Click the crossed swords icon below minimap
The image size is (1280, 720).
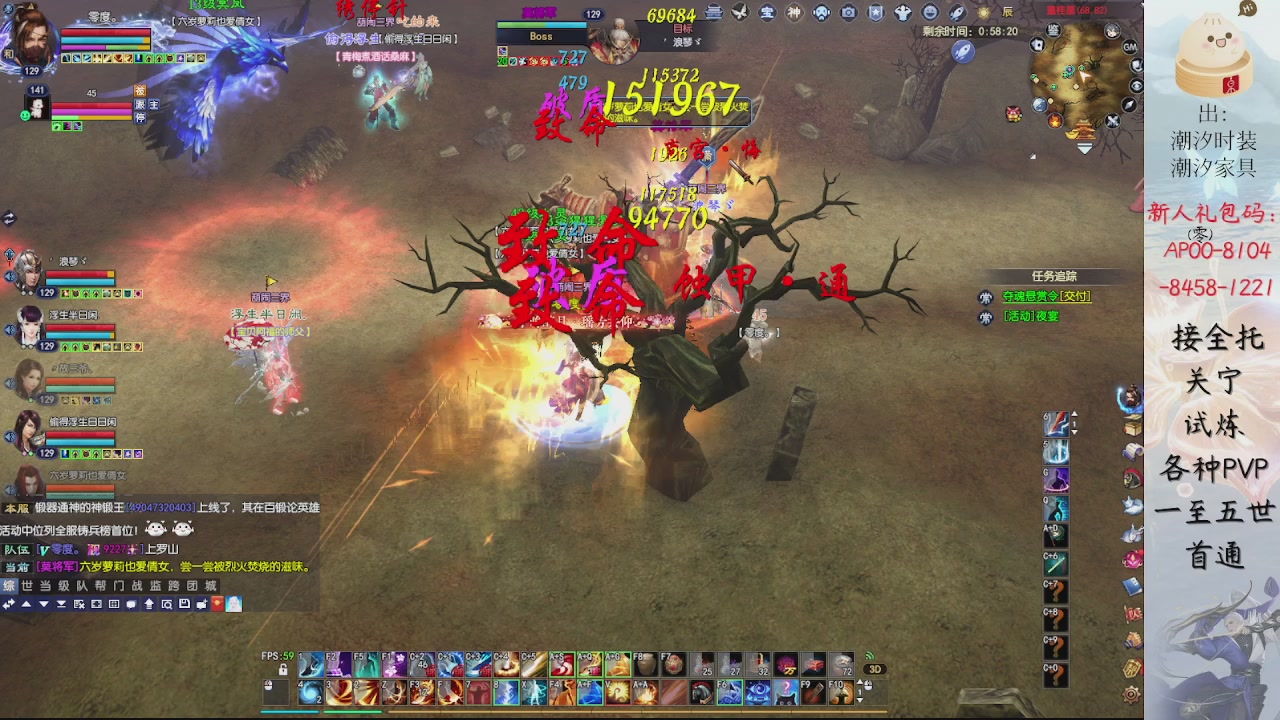click(1112, 121)
